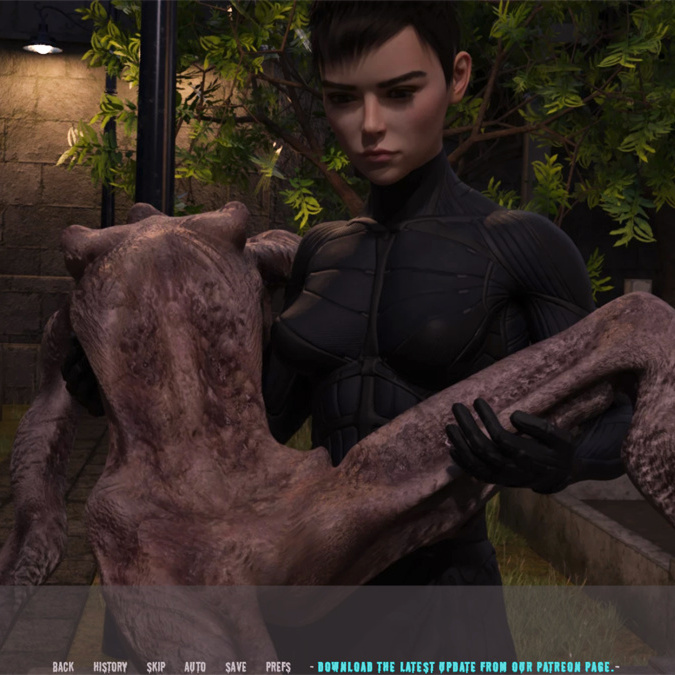Open the Prefs settings
Screen dimensions: 675x675
tap(278, 667)
